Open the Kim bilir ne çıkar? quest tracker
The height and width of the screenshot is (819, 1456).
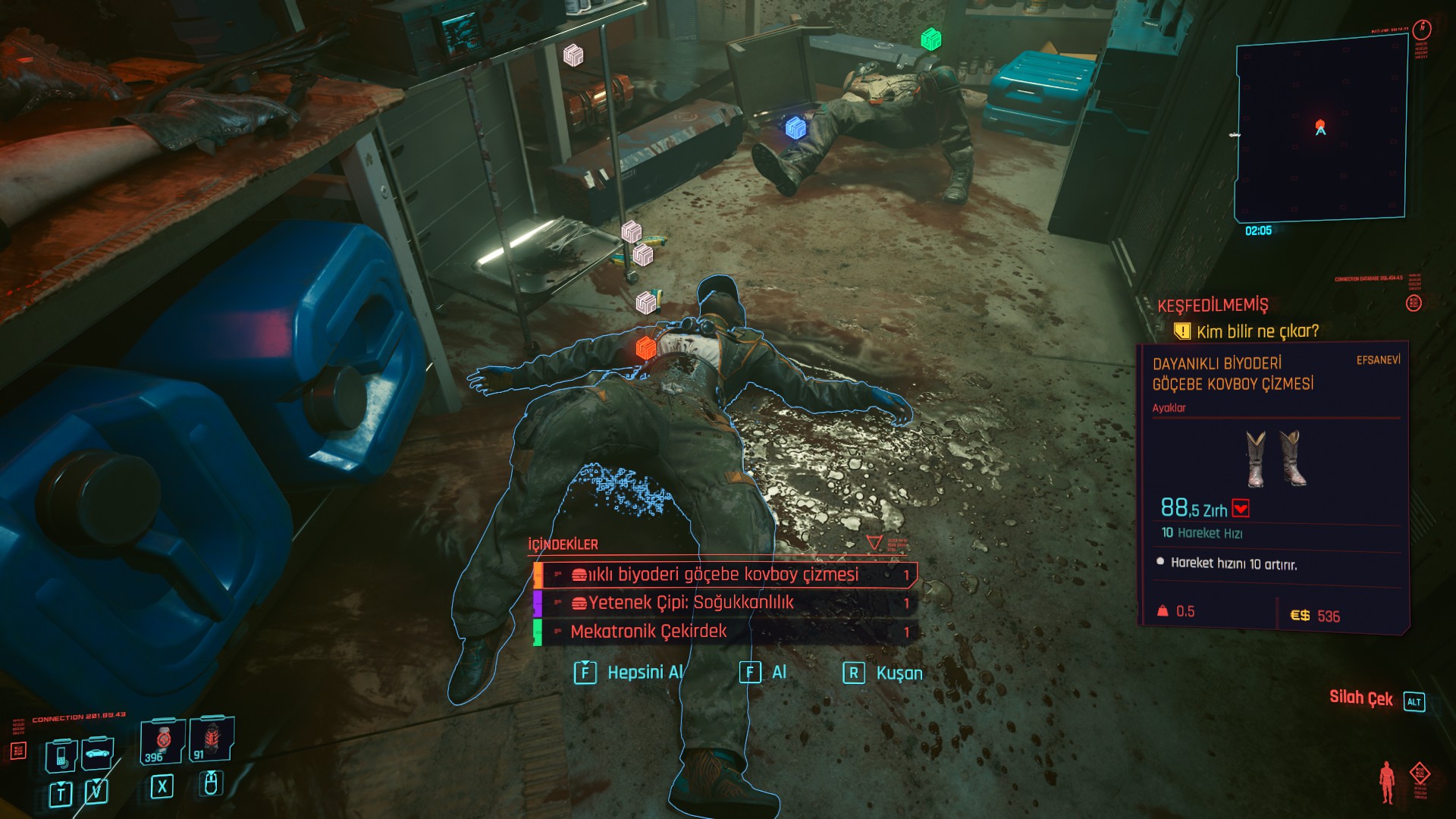(1257, 331)
